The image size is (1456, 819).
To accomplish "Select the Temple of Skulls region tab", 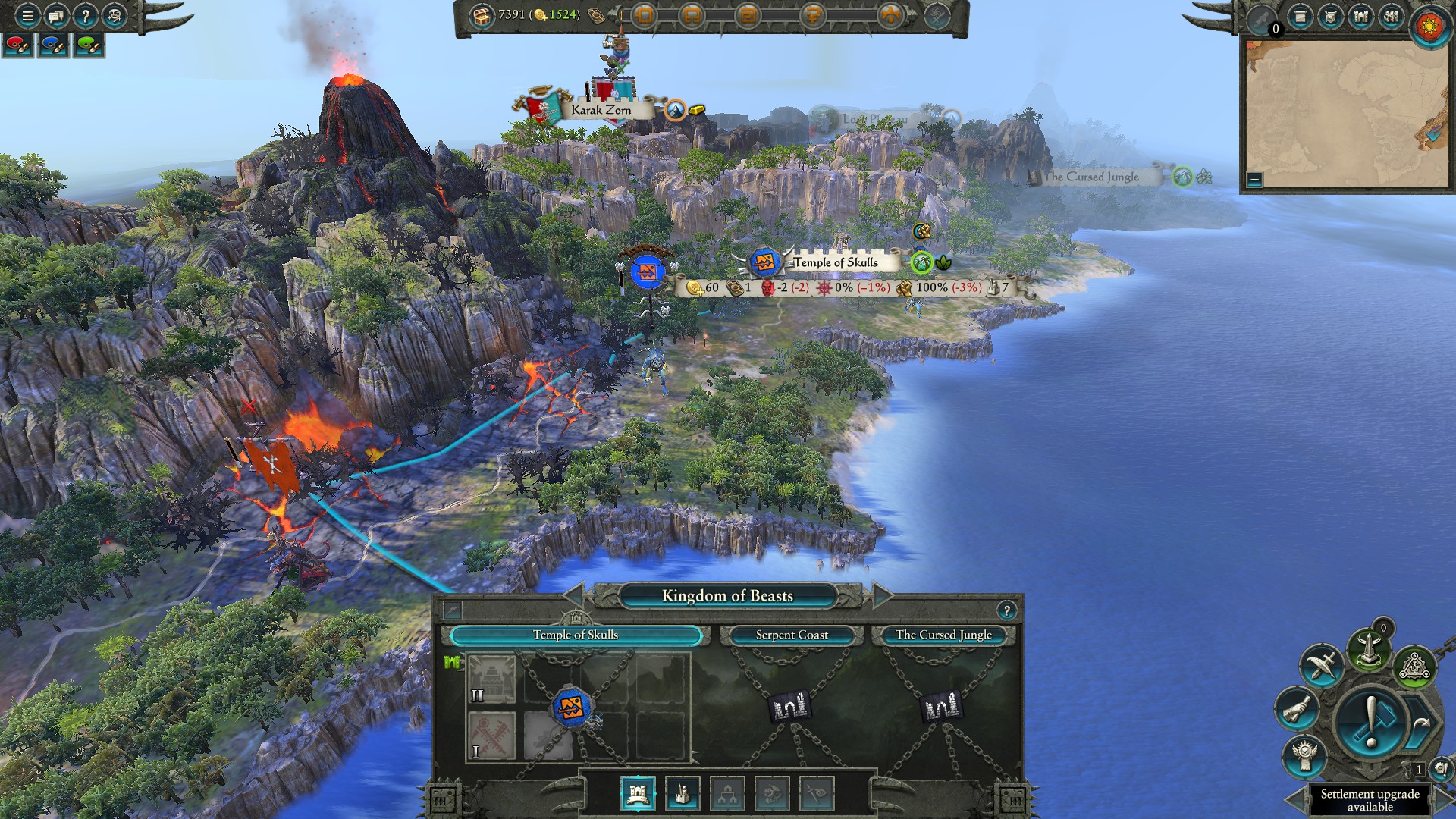I will coord(575,635).
